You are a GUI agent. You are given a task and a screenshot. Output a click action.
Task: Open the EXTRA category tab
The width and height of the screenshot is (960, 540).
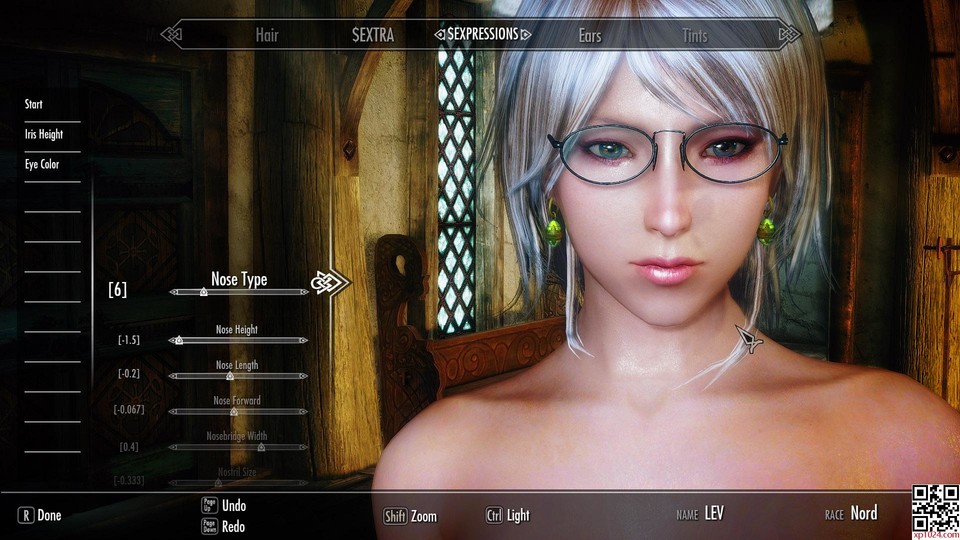[x=373, y=36]
